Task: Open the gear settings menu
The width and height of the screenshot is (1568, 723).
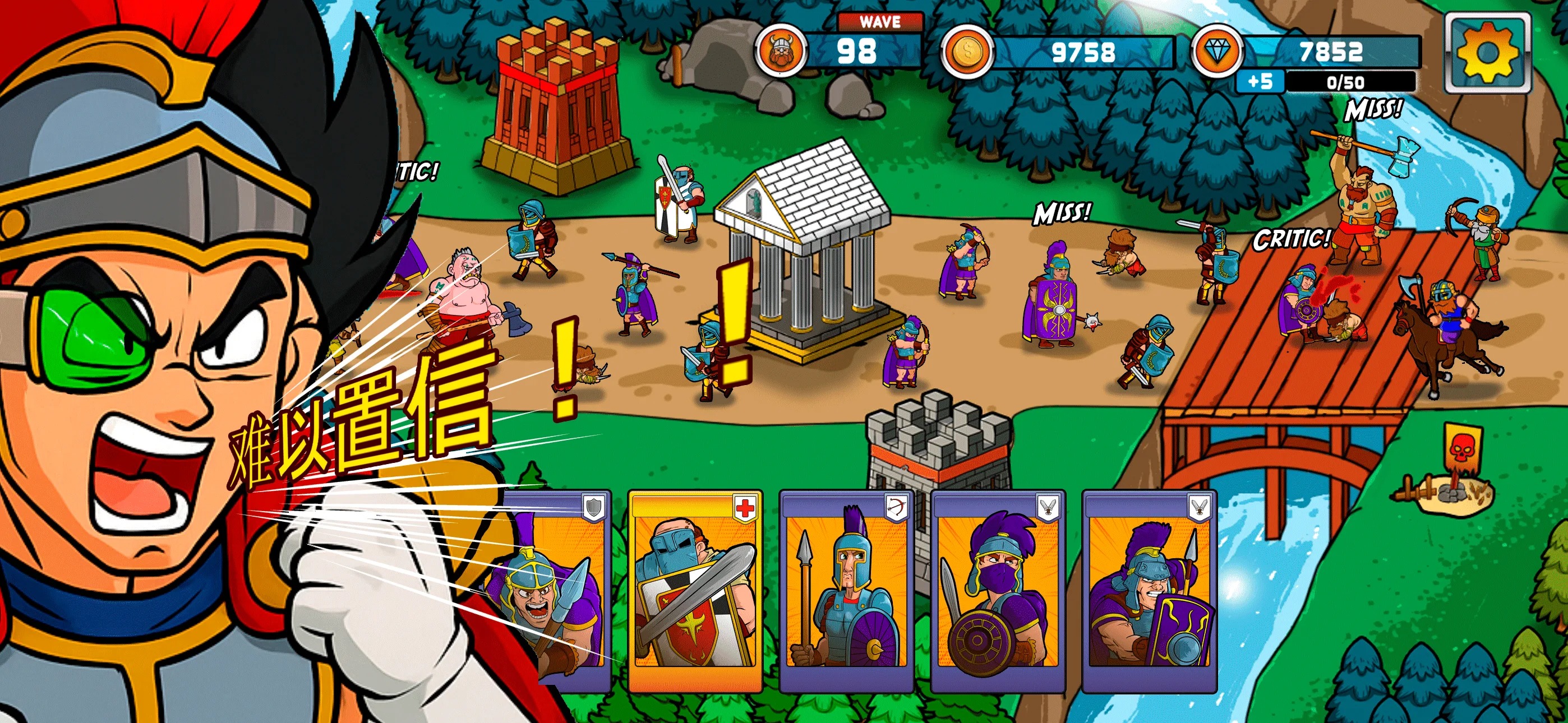Action: coord(1487,54)
